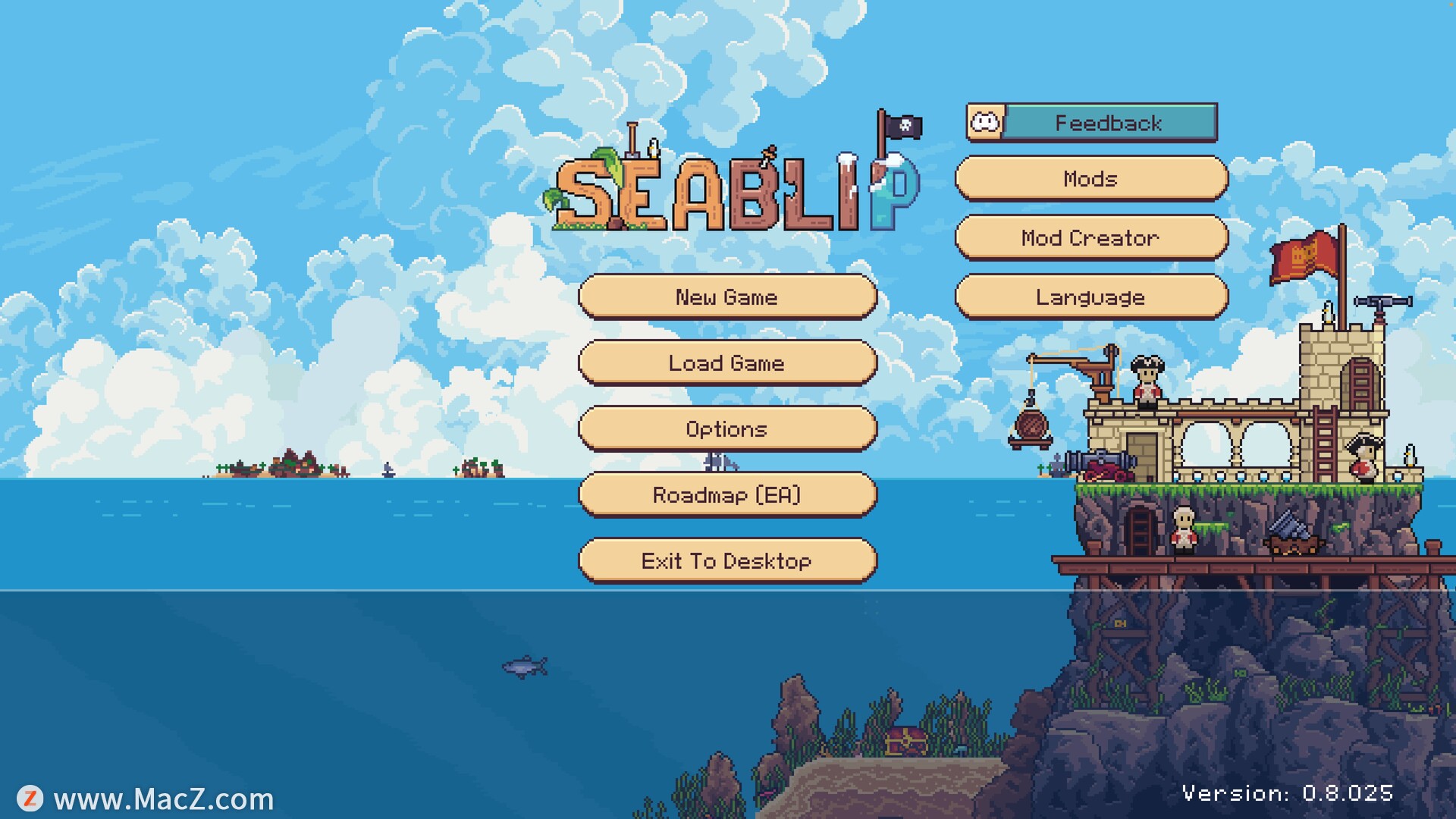Open the Options menu
Screen dimensions: 1456x819
pos(726,428)
